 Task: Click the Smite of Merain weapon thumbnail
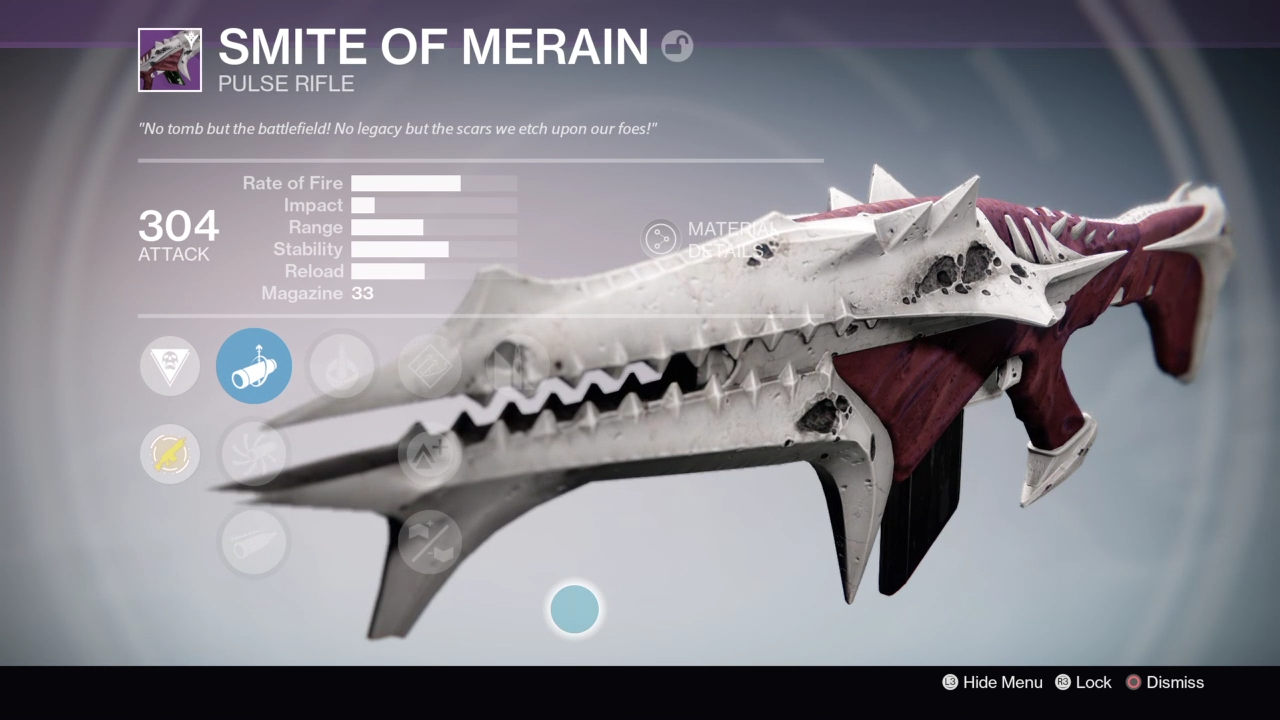tap(170, 60)
